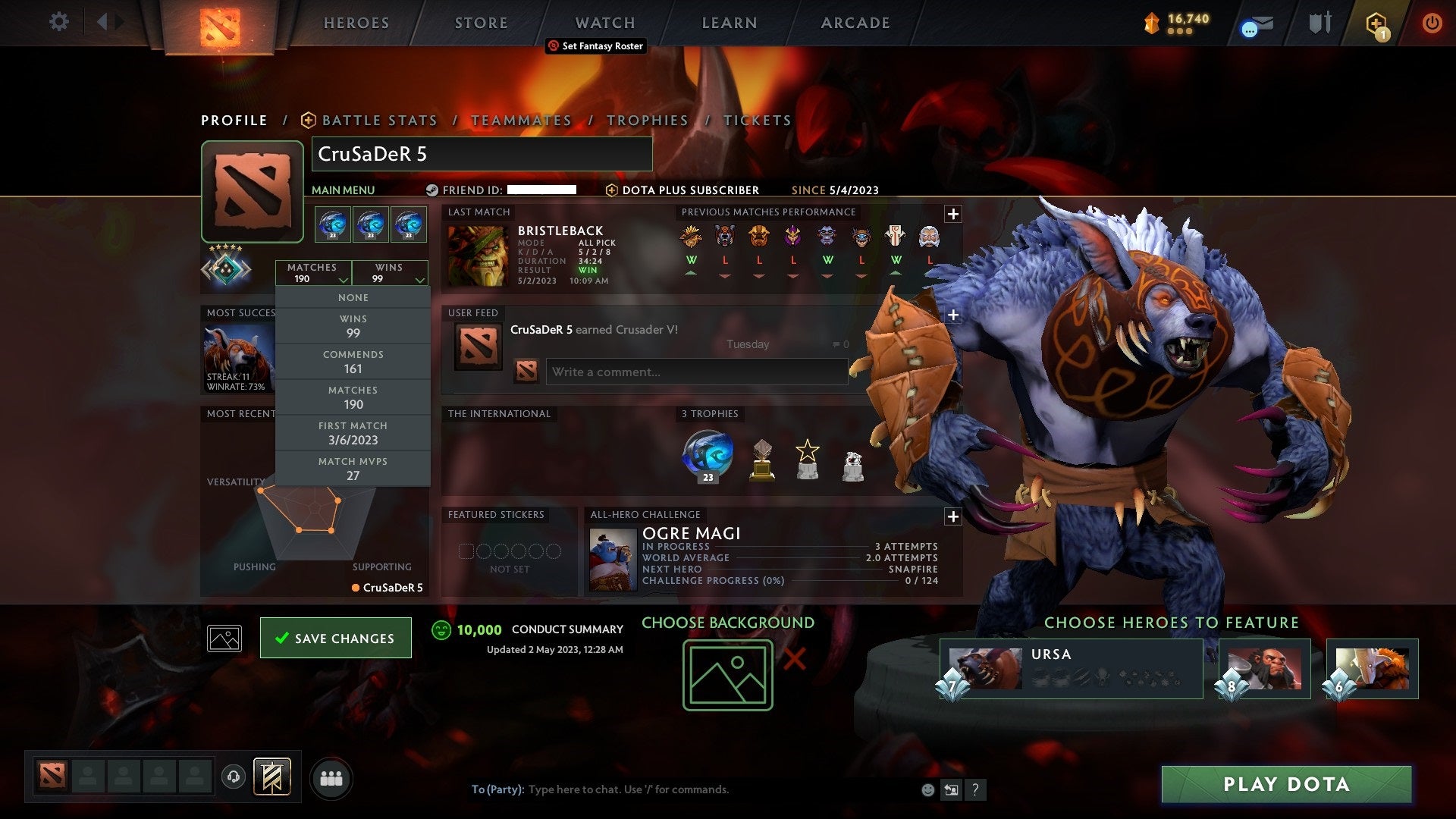Click the SAVE CHANGES button
Screen dimensions: 1456x819
(x=335, y=638)
